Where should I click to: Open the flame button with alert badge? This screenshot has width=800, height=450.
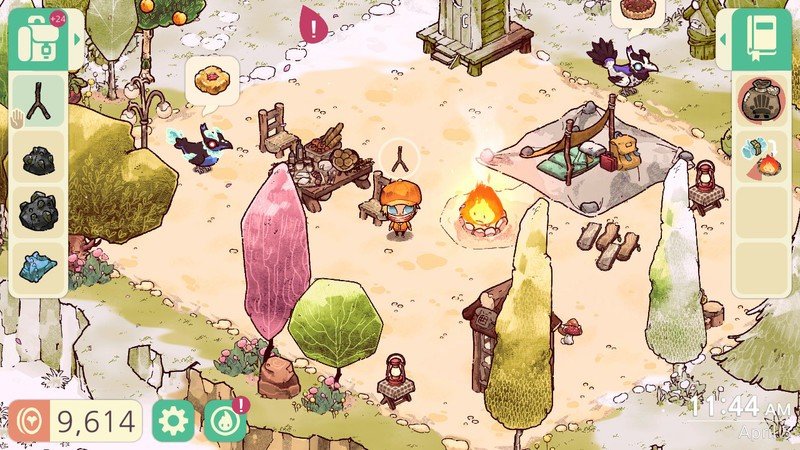224,422
